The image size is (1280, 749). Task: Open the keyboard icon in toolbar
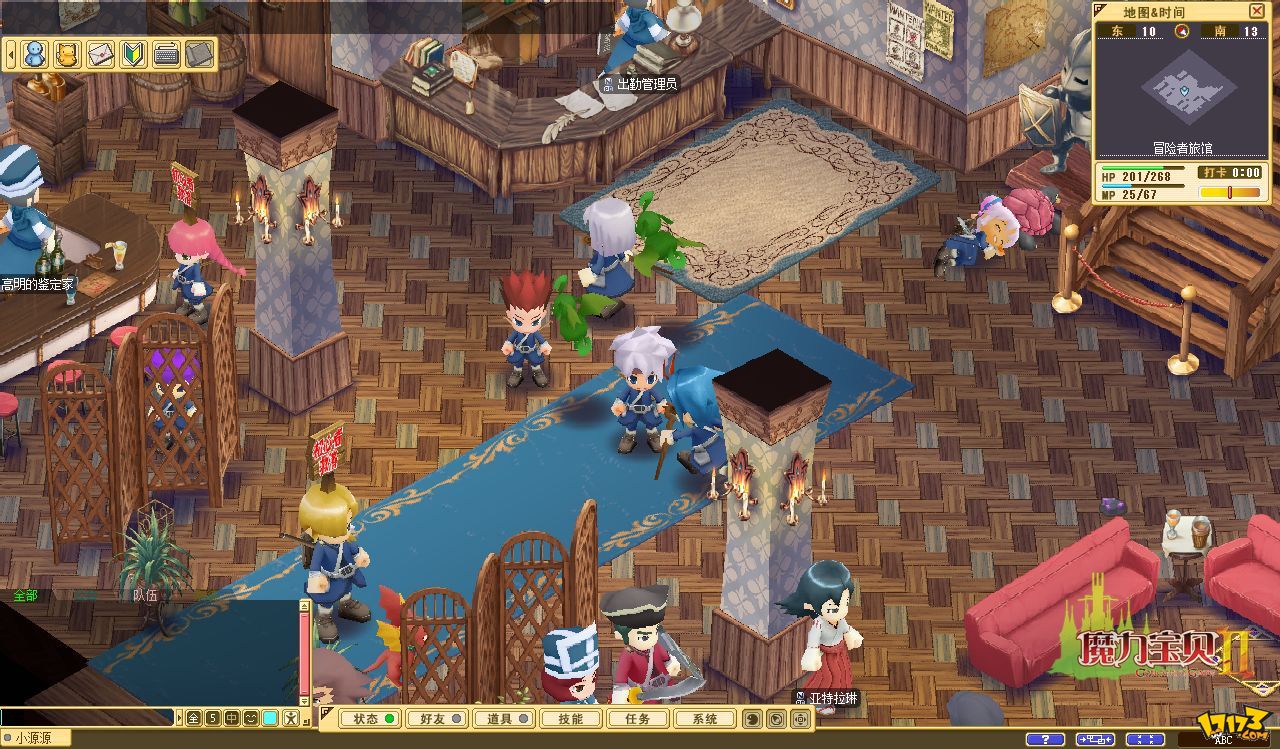(x=166, y=53)
